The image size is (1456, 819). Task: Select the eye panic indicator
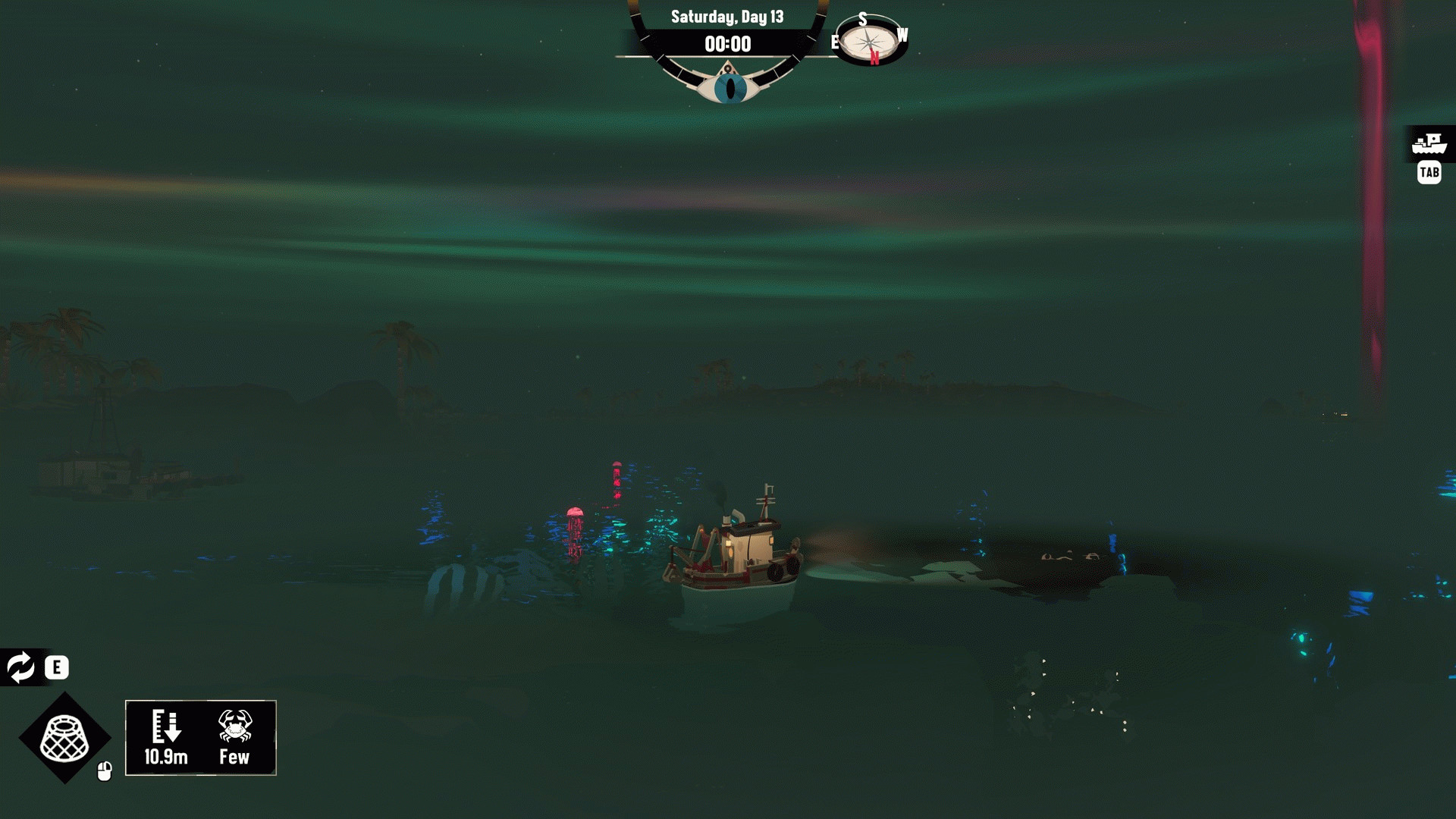tap(730, 88)
